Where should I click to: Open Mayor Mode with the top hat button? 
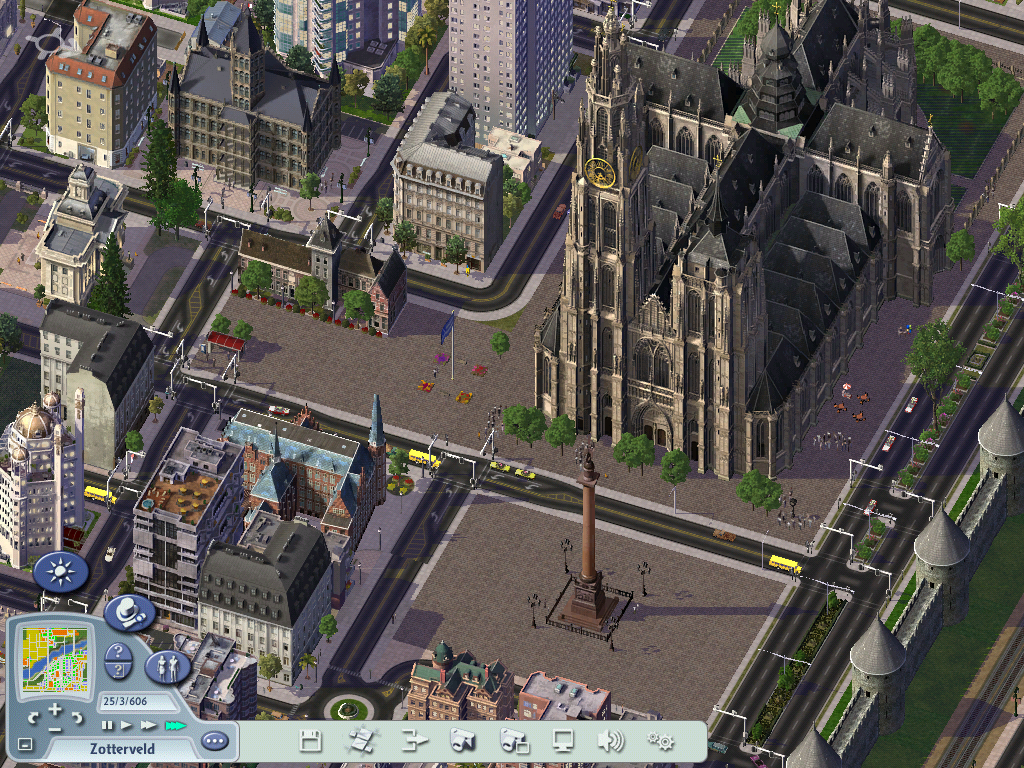[129, 613]
